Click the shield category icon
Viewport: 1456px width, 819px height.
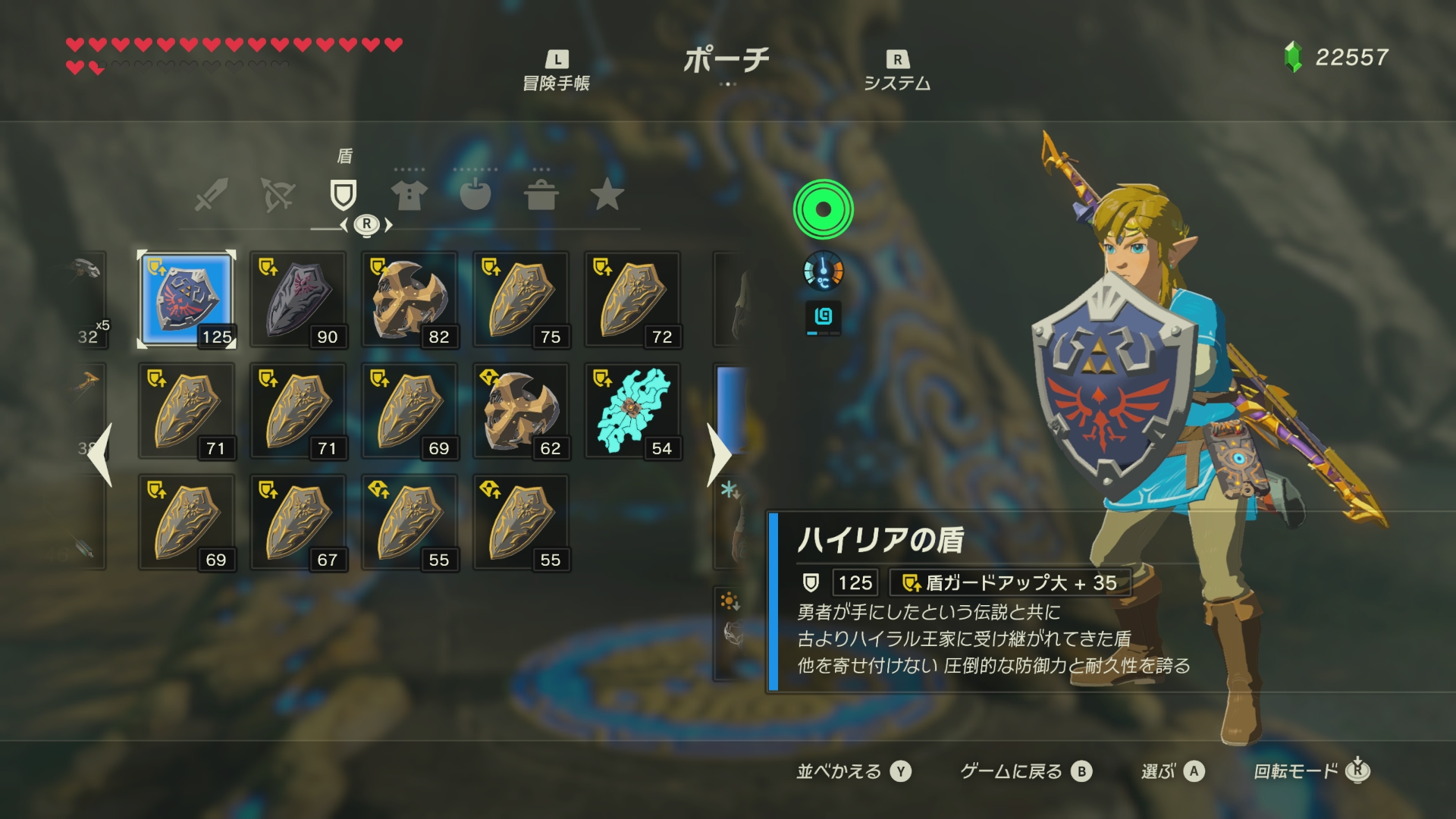pos(345,195)
